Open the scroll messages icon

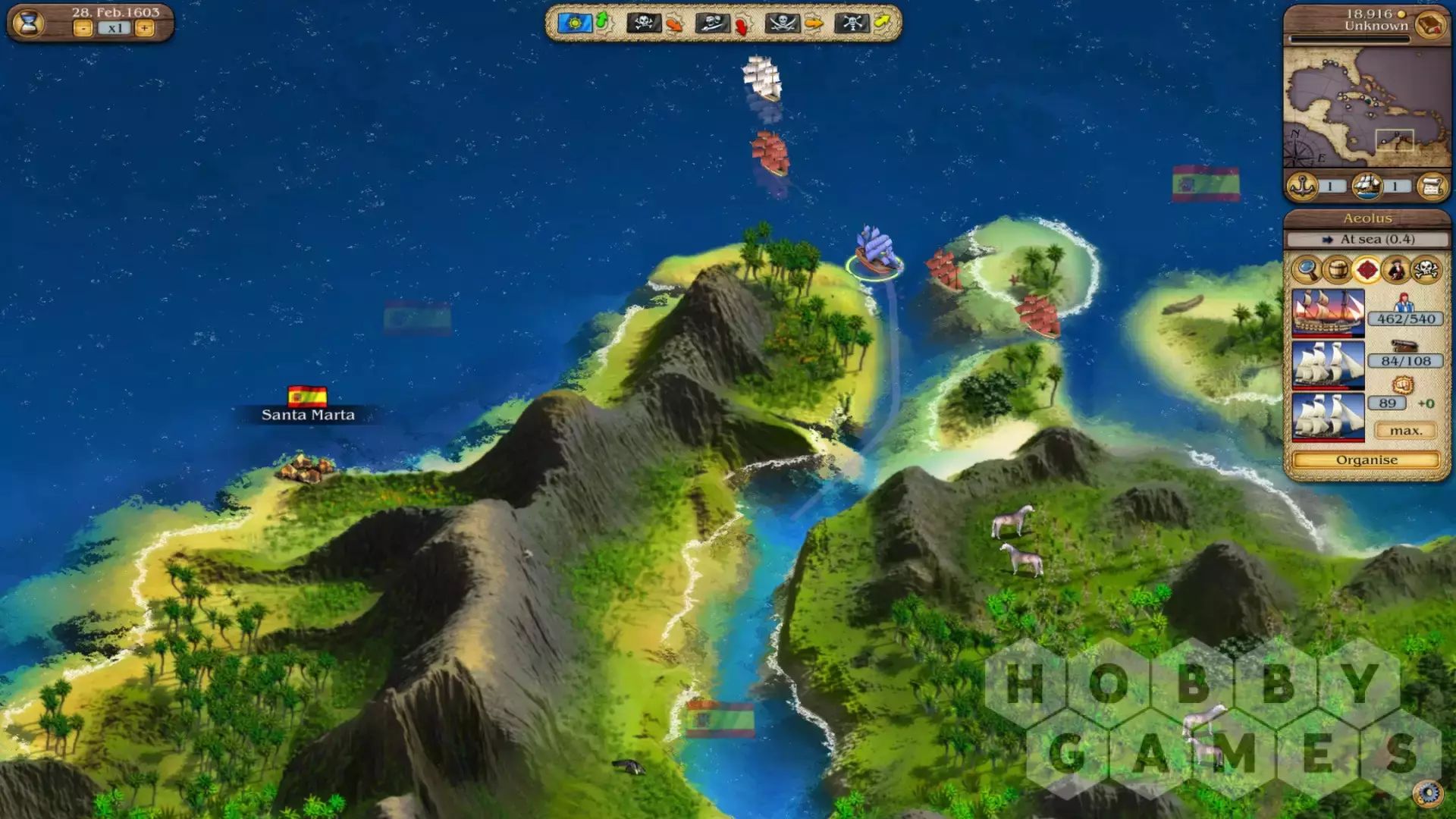click(1432, 186)
